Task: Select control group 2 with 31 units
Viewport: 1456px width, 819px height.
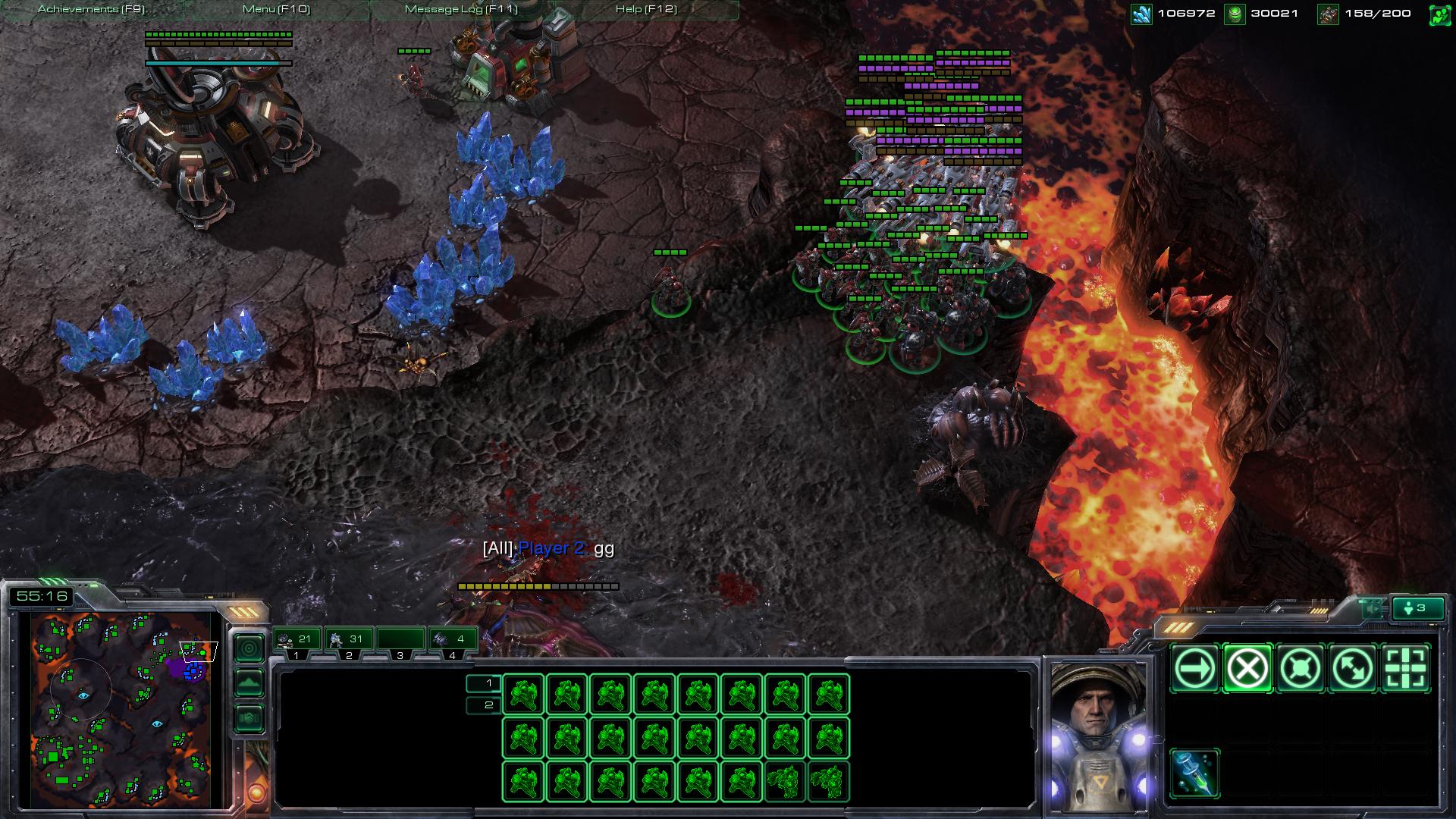Action: click(x=349, y=640)
